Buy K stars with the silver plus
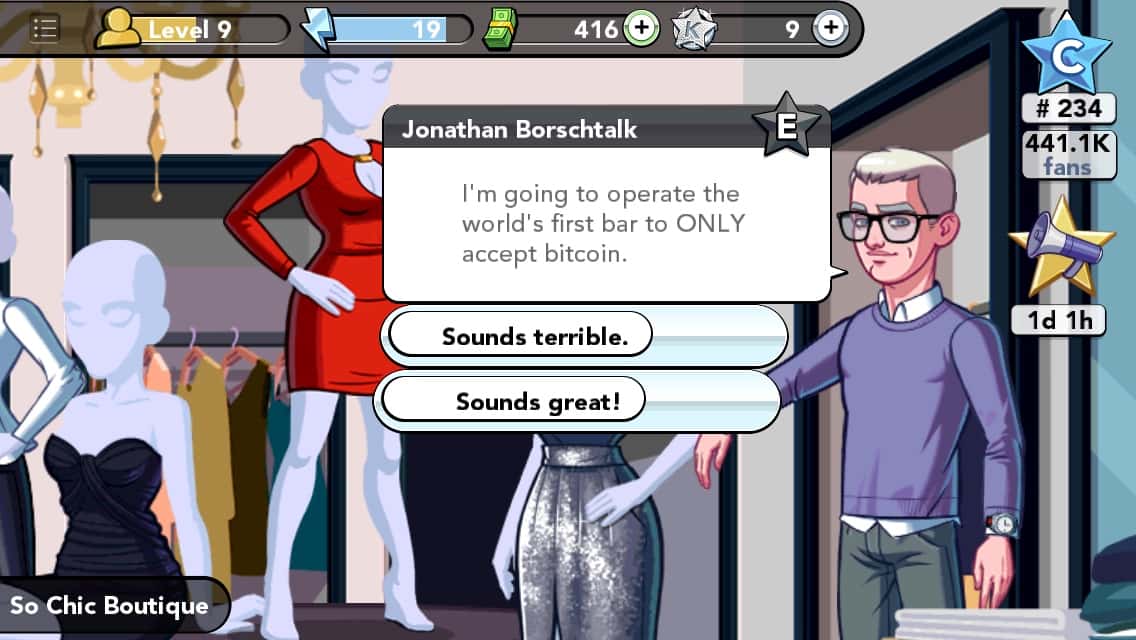 829,29
